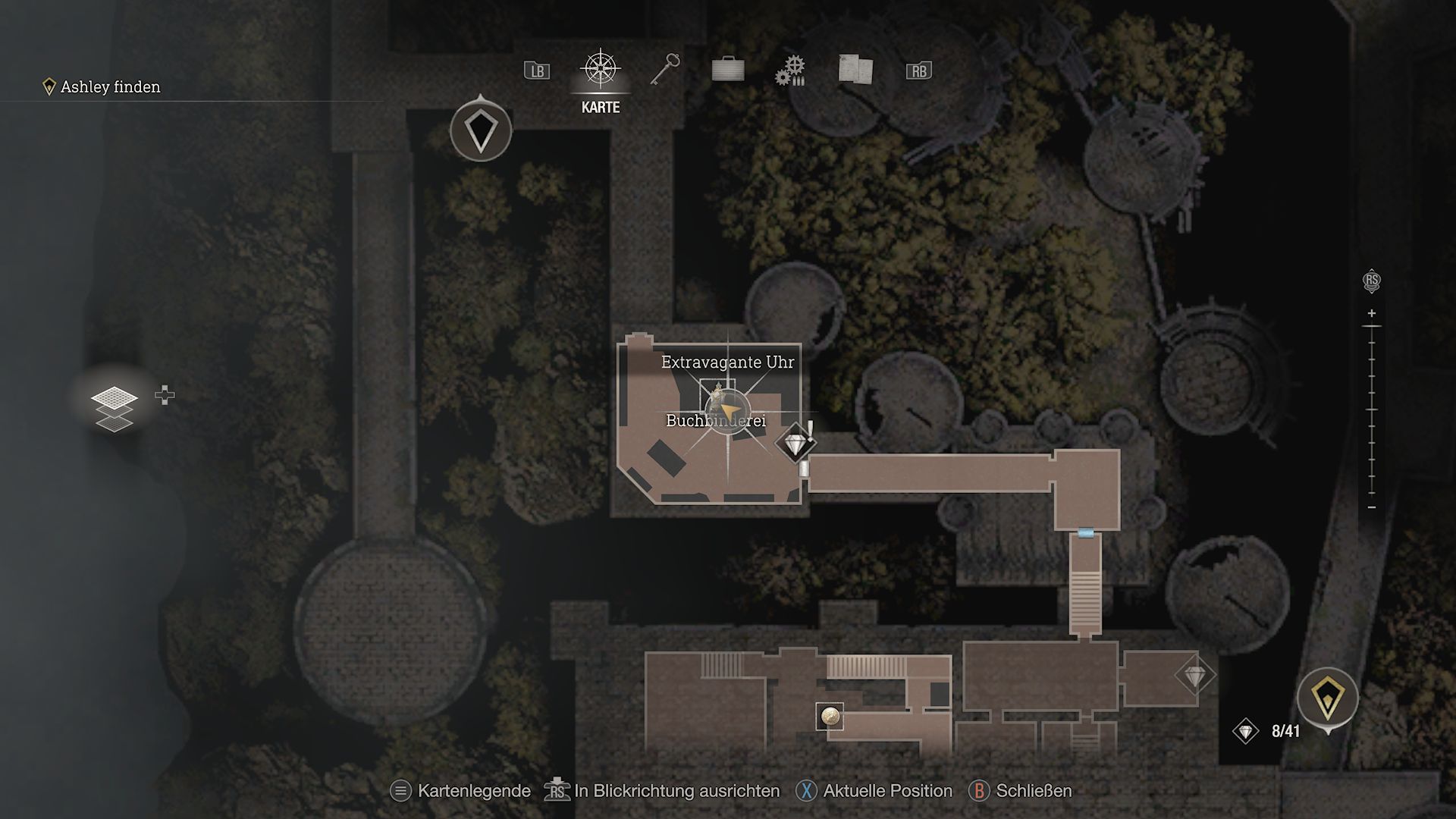Switch to the key items tab
Screen dimensions: 1456x819
[x=665, y=70]
